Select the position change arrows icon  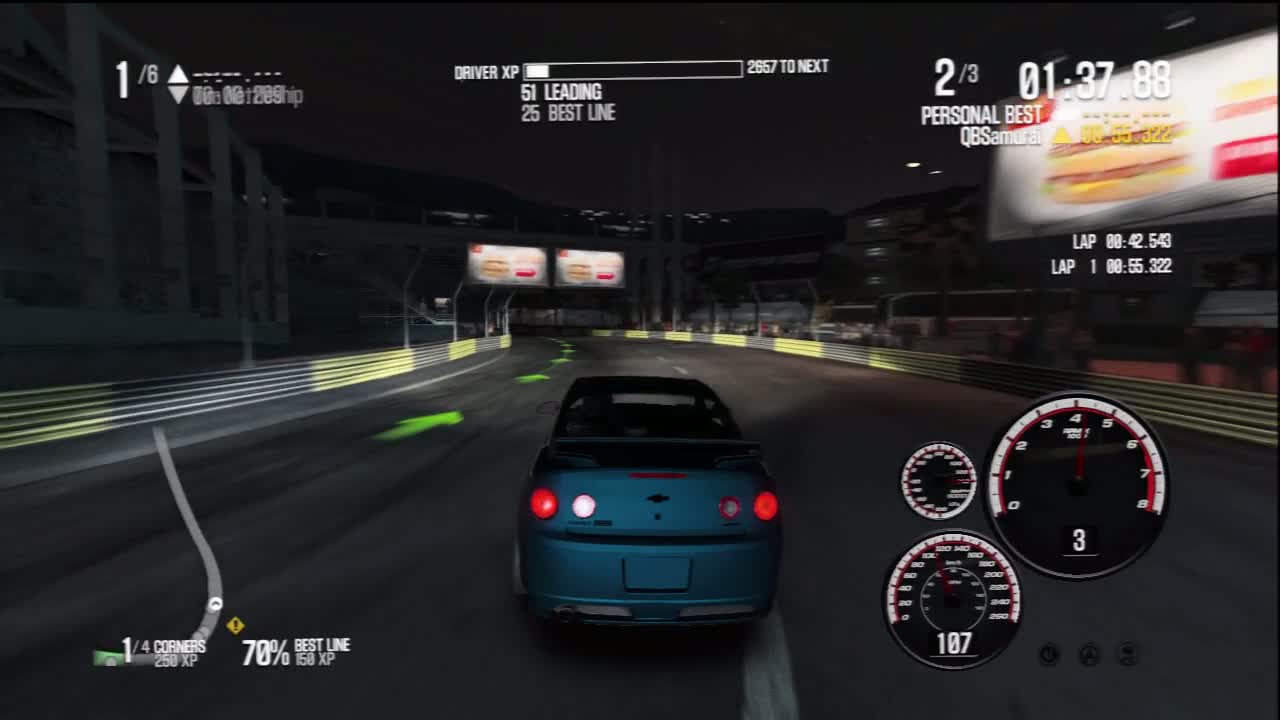coord(178,84)
